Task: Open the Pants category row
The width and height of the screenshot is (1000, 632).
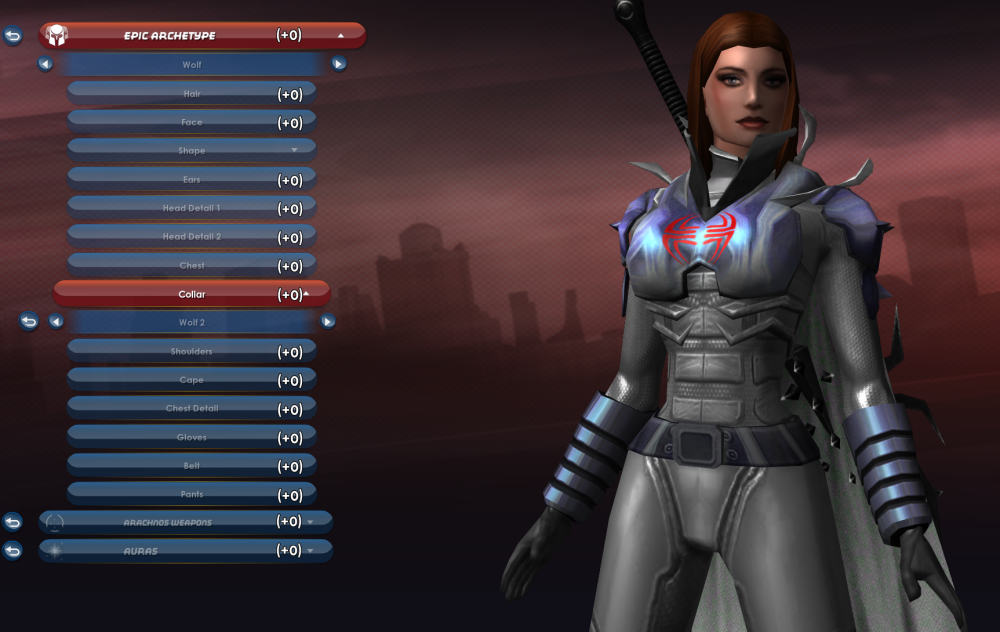Action: coord(192,494)
